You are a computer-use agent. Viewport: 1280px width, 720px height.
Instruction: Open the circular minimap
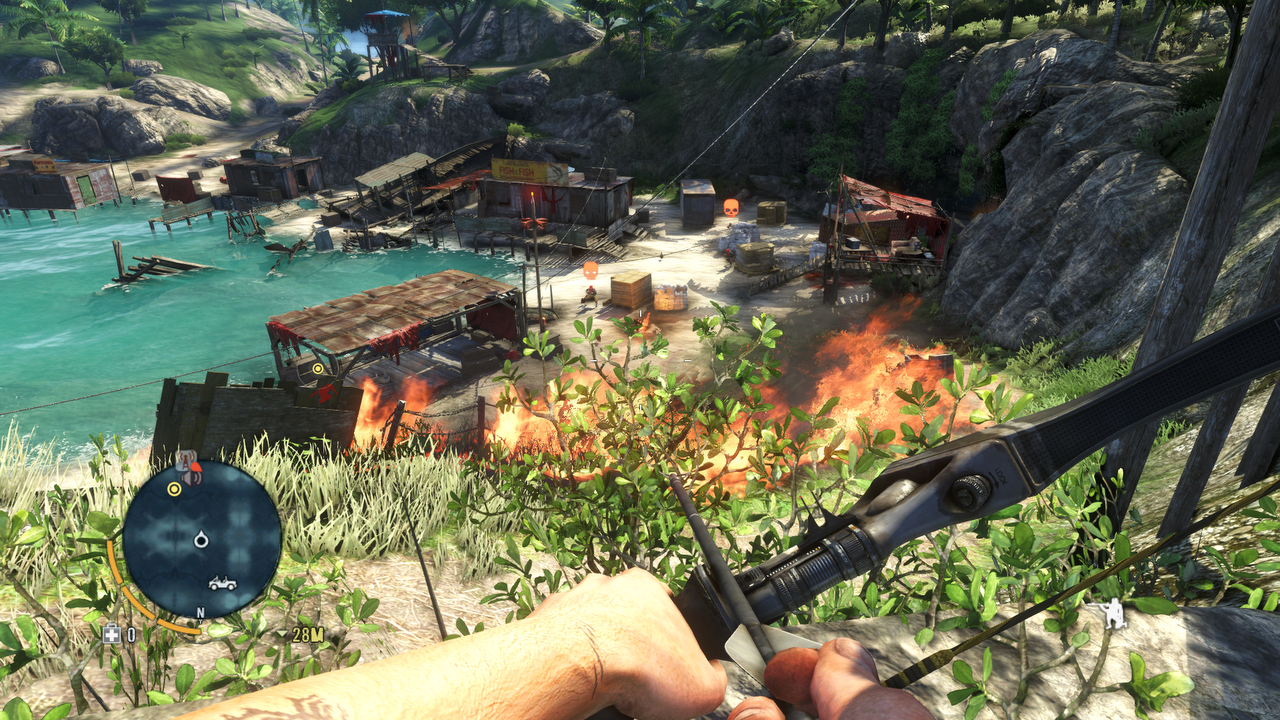pos(201,540)
